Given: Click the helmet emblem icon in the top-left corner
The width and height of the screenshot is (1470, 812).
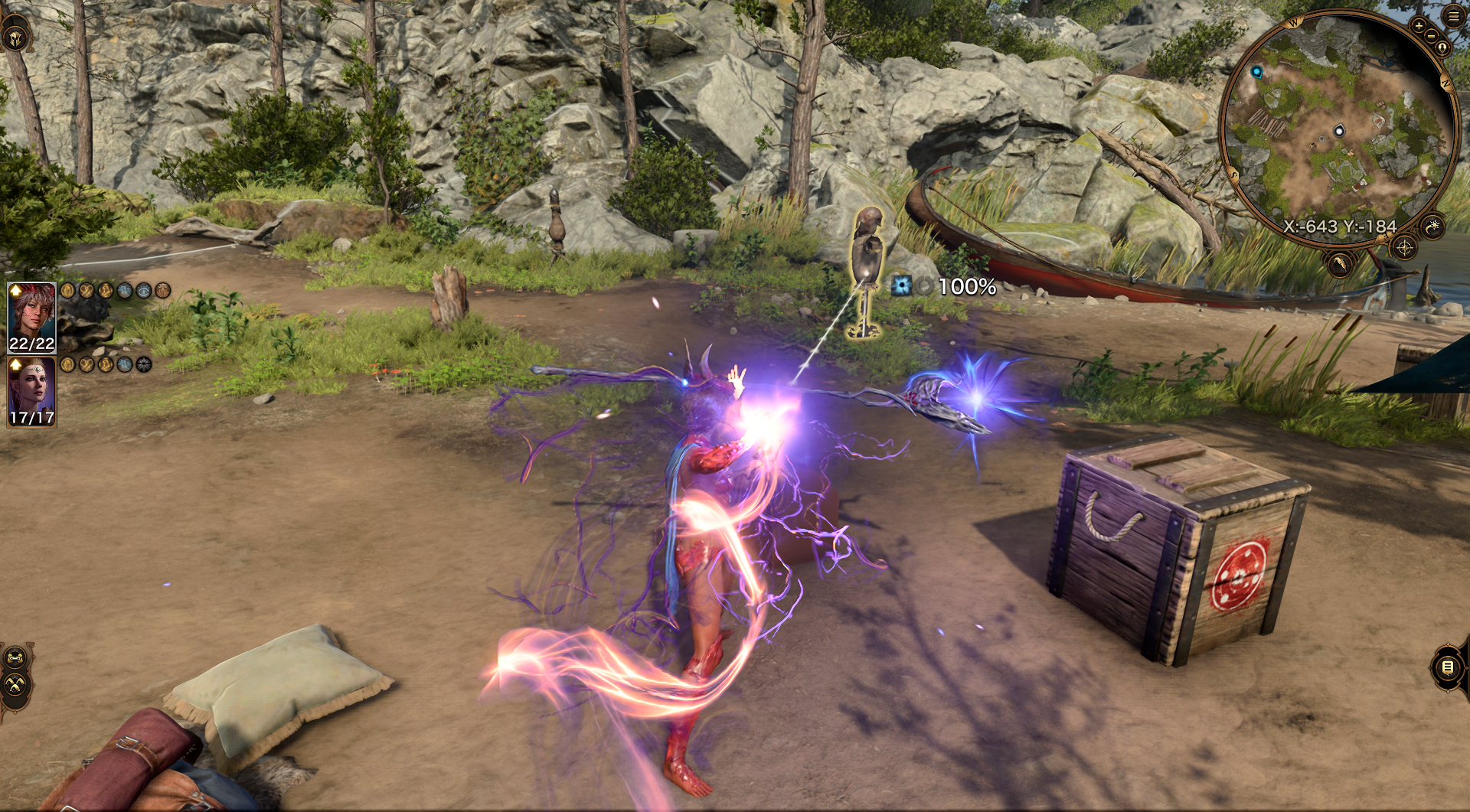Looking at the screenshot, I should pos(15,37).
